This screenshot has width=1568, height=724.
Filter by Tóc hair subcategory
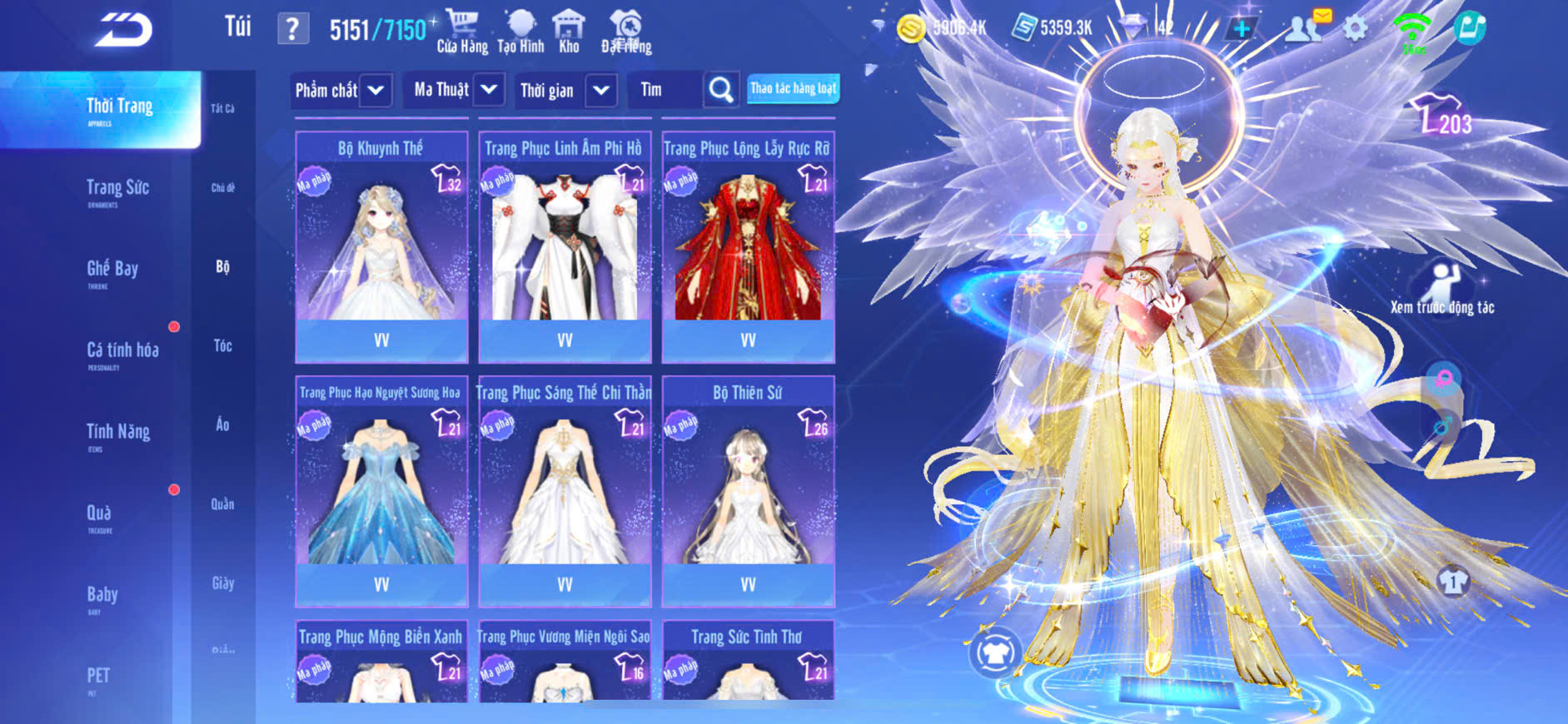pyautogui.click(x=222, y=346)
